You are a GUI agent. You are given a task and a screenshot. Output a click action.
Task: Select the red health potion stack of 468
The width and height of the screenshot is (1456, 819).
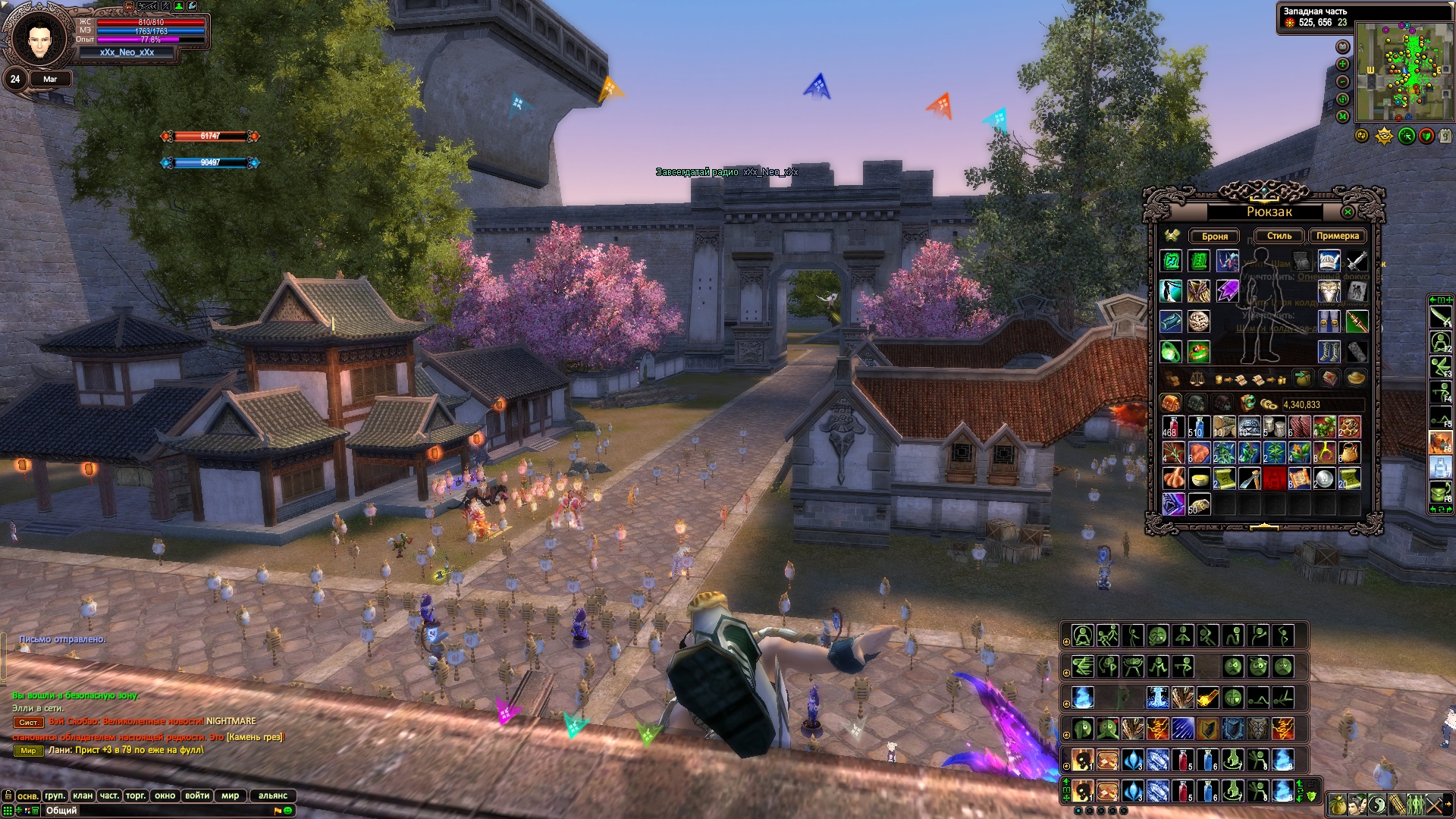1172,427
